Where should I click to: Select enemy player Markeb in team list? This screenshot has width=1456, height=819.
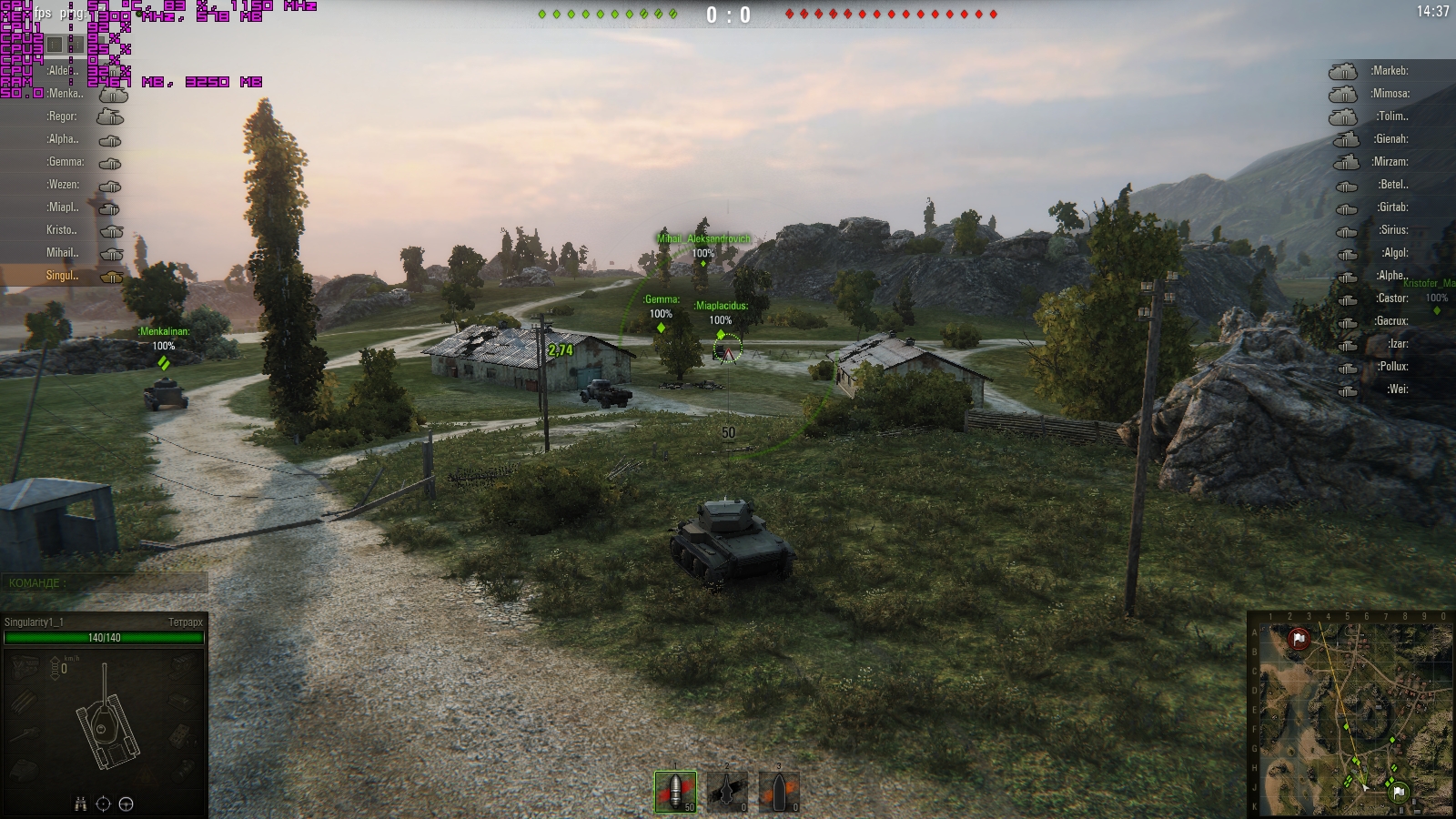pyautogui.click(x=1390, y=71)
